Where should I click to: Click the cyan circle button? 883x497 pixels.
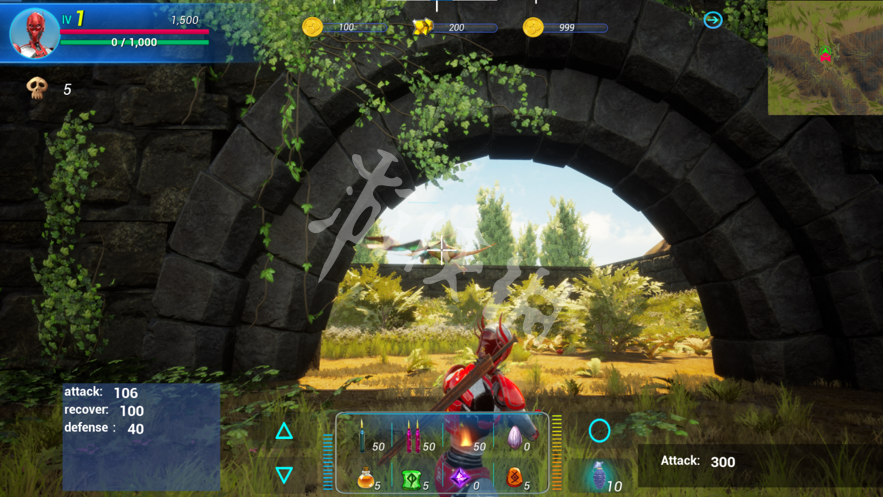pos(599,430)
